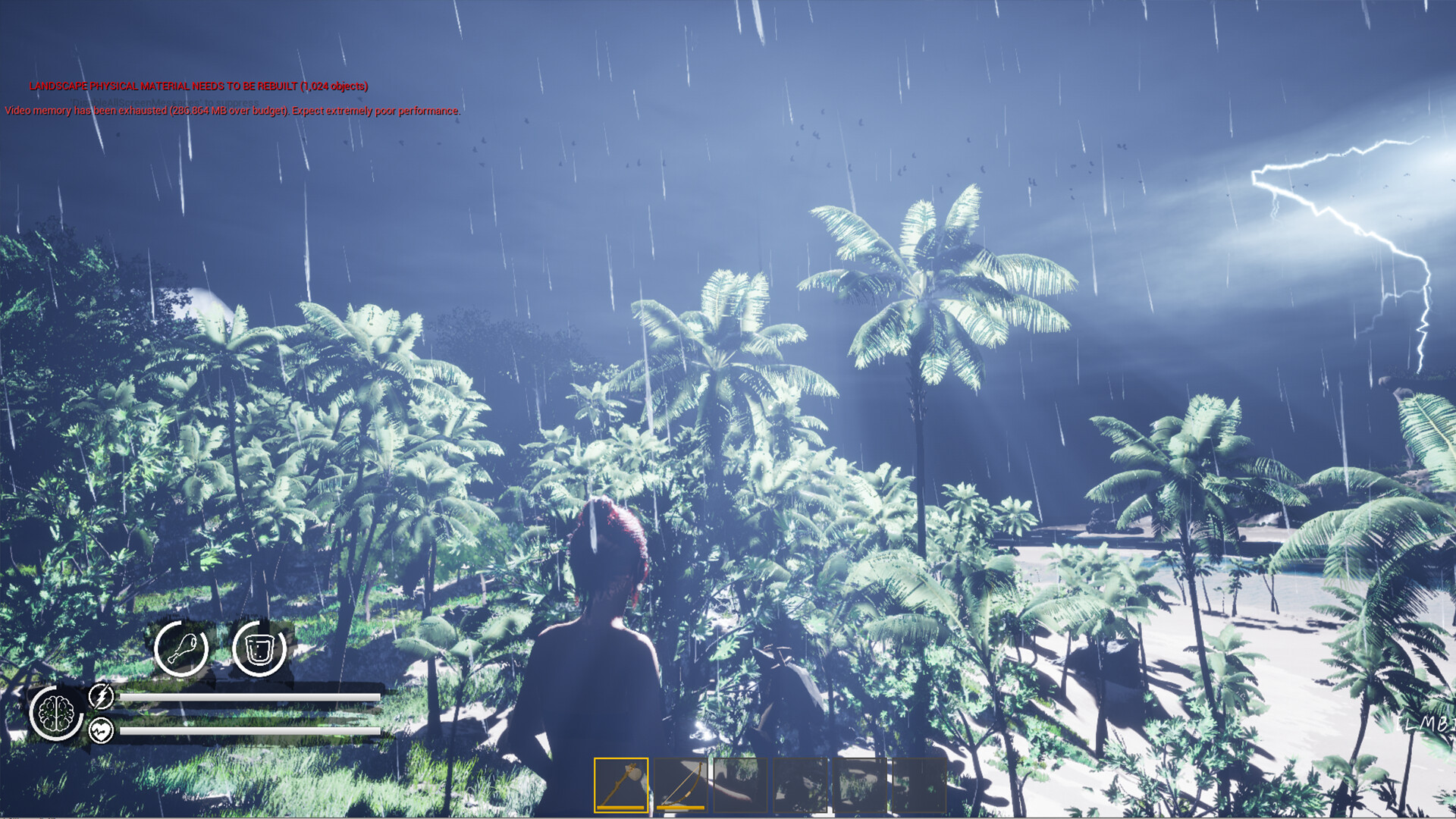The image size is (1456, 819).
Task: Toggle selection of the third hotbar slot
Action: 739,784
